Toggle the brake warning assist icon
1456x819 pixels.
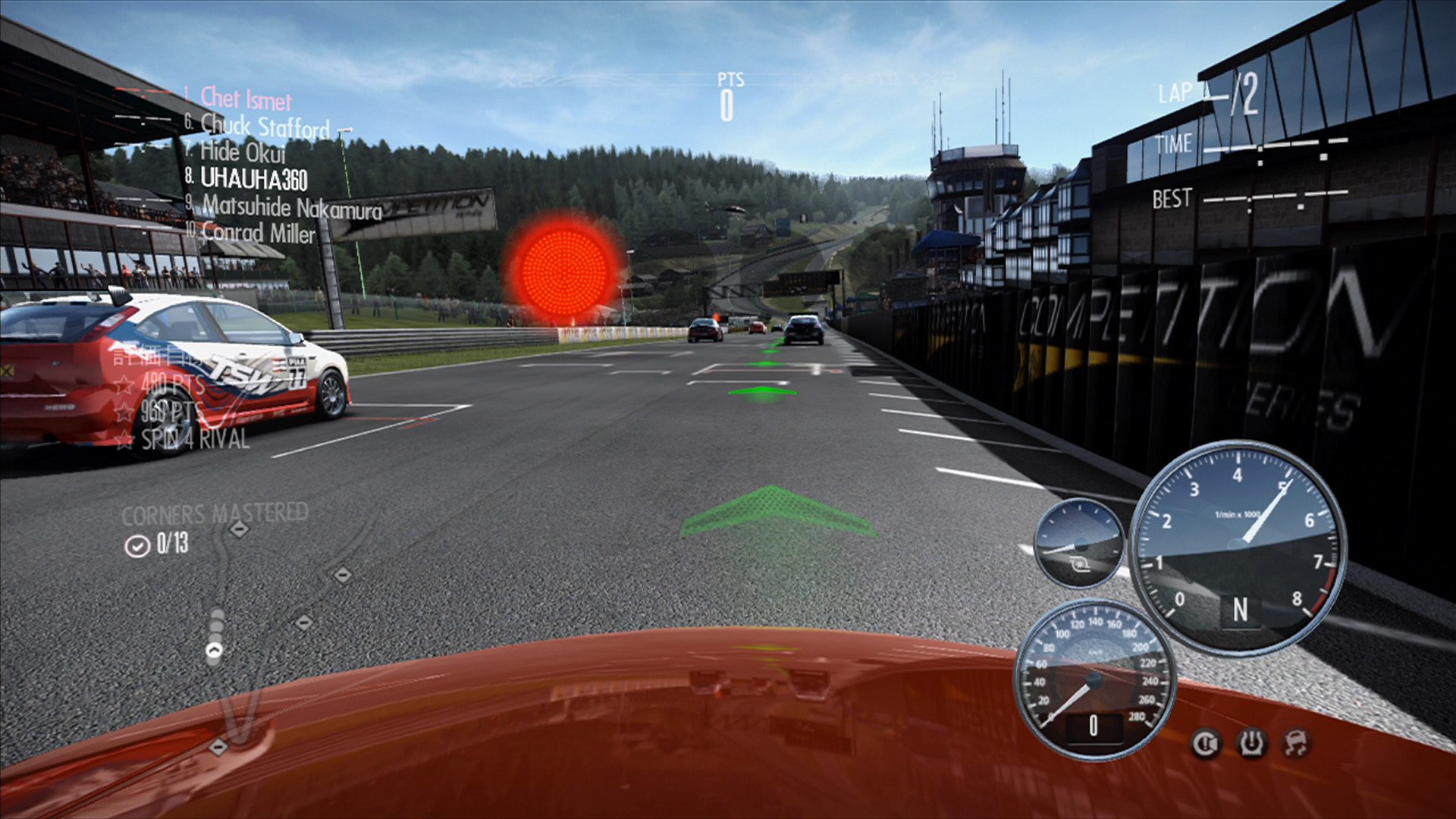point(1205,744)
